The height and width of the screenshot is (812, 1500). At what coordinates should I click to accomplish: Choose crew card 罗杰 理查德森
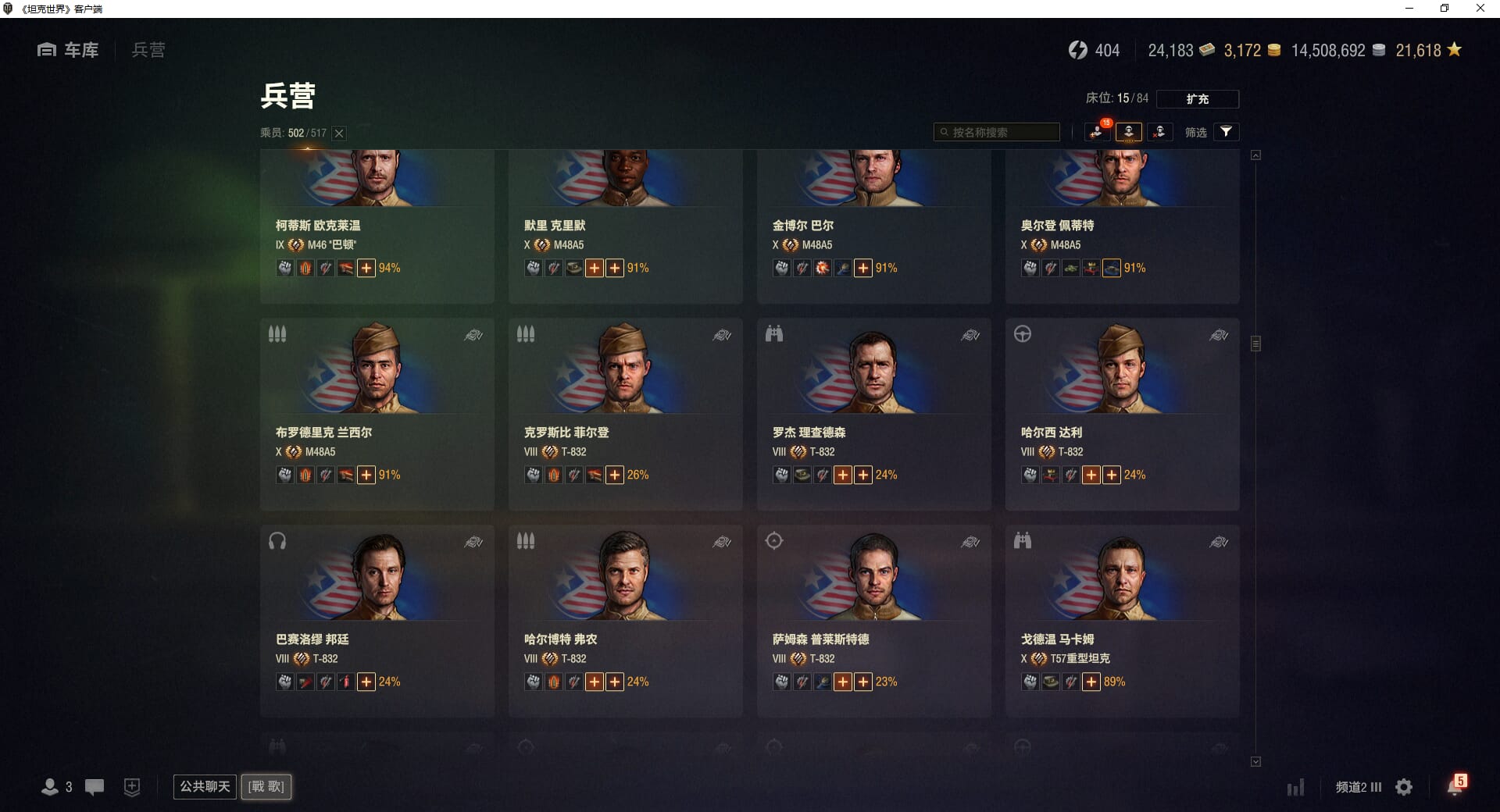[x=873, y=414]
